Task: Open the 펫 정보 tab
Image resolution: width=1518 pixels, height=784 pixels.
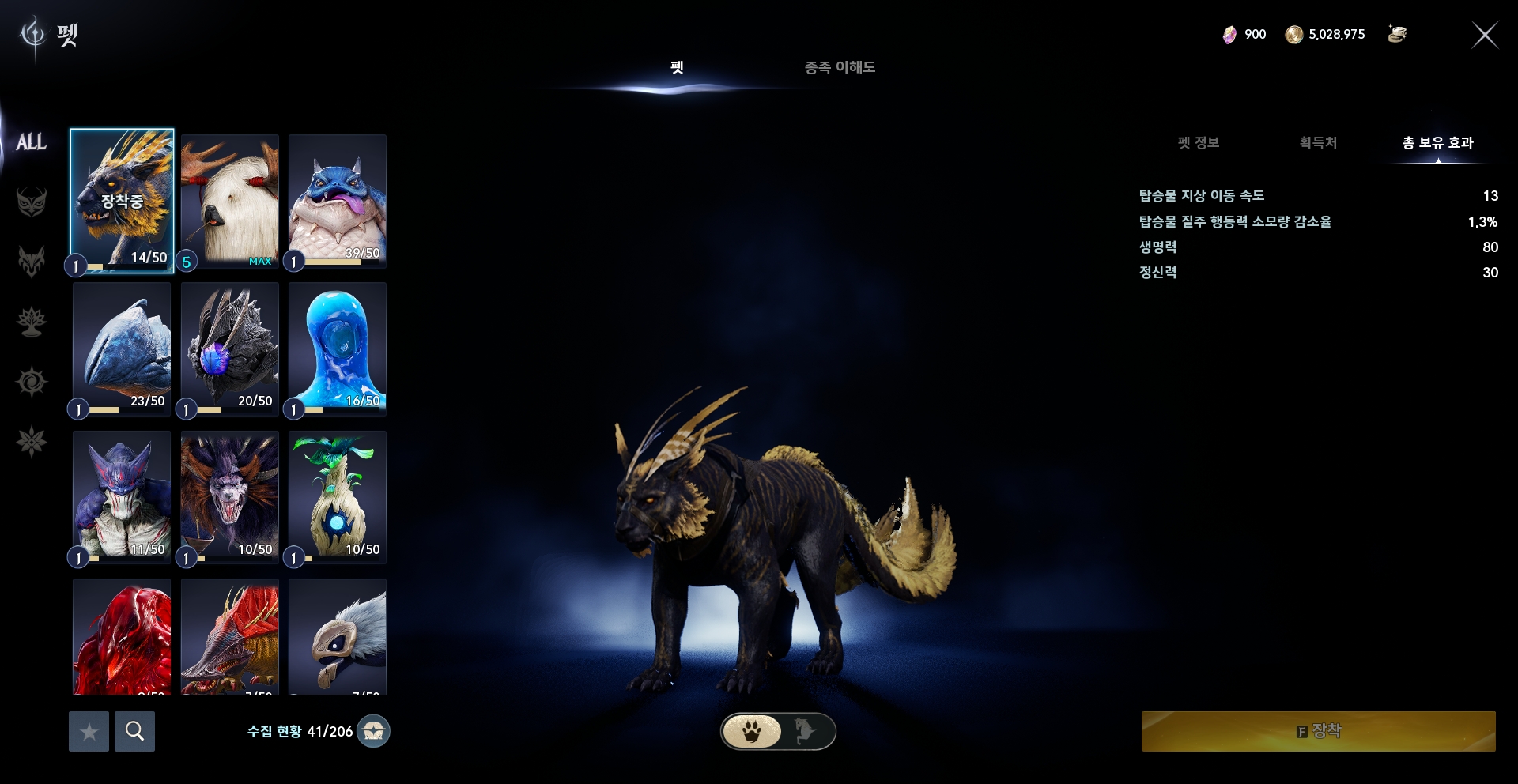Action: [1198, 142]
